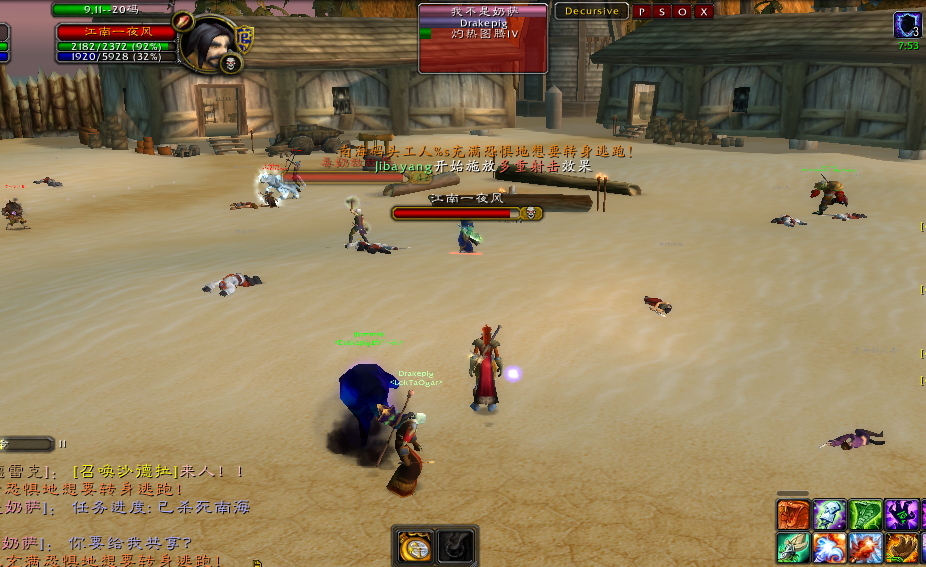926x567 pixels.
Task: Use the winged helmet ability on teal background
Action: pos(793,548)
